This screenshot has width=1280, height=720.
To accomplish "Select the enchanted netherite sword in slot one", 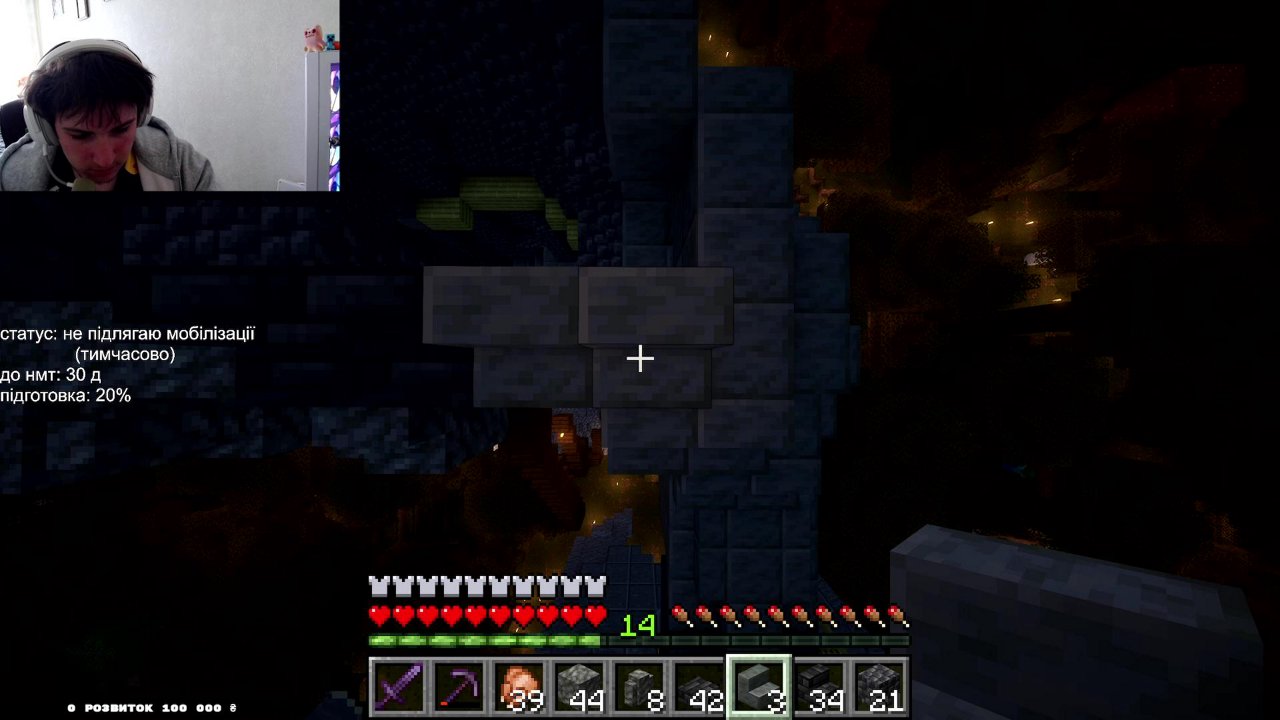I will pyautogui.click(x=399, y=685).
